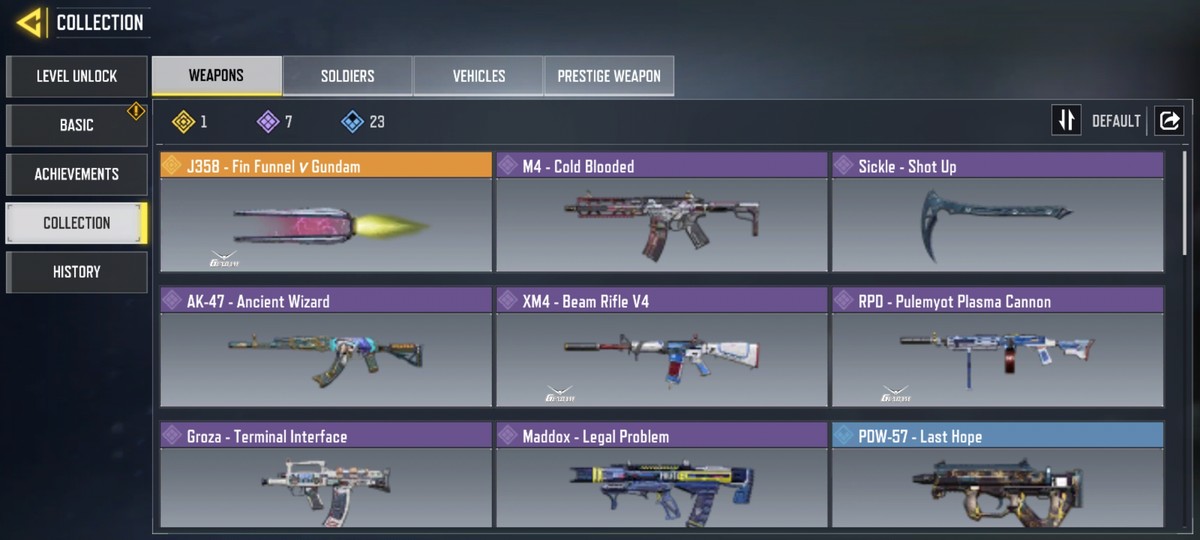This screenshot has width=1200, height=540.
Task: Select the Sickle Shot Up card
Action: (997, 212)
